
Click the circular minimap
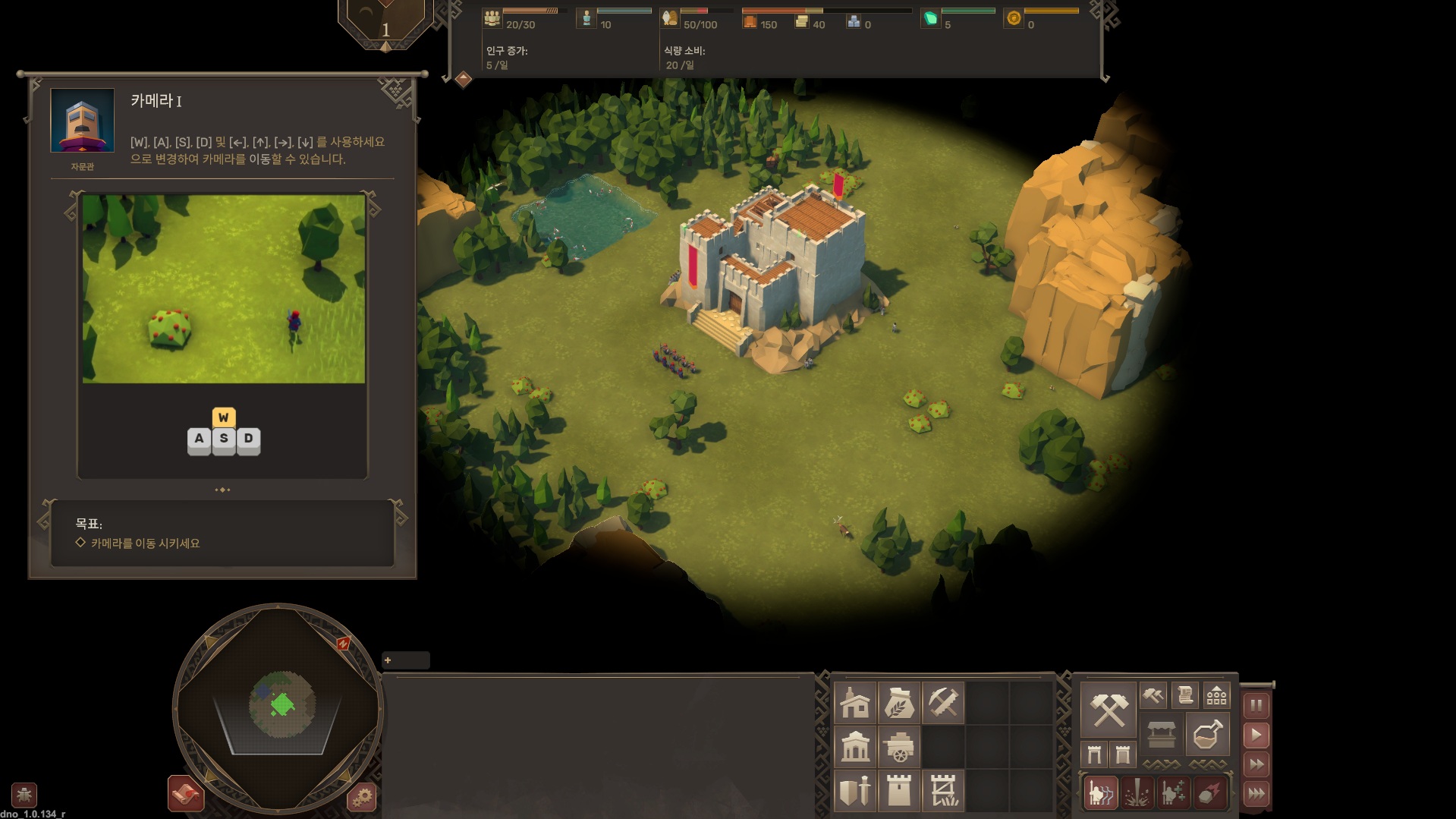click(279, 707)
